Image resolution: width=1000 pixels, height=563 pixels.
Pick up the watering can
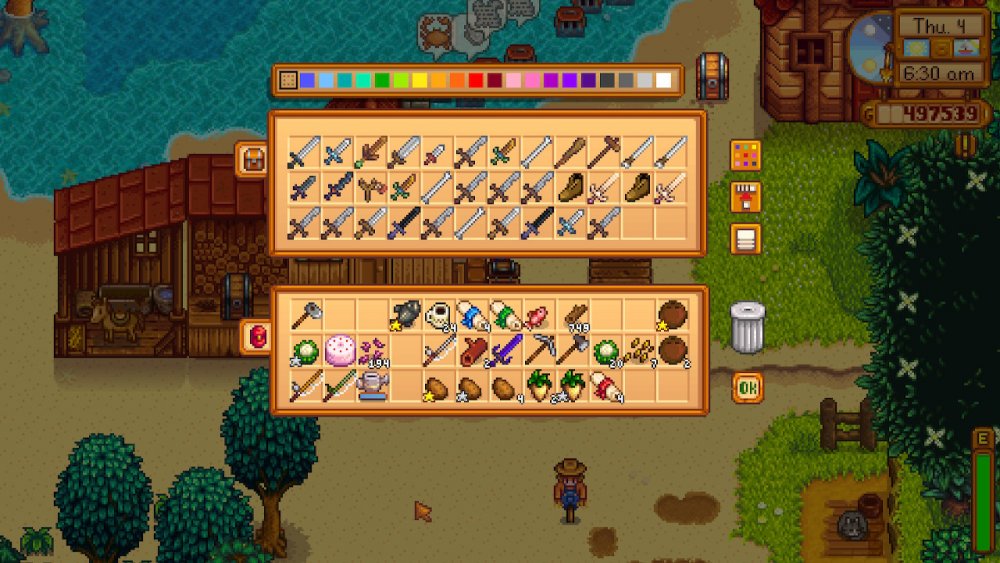tap(372, 385)
